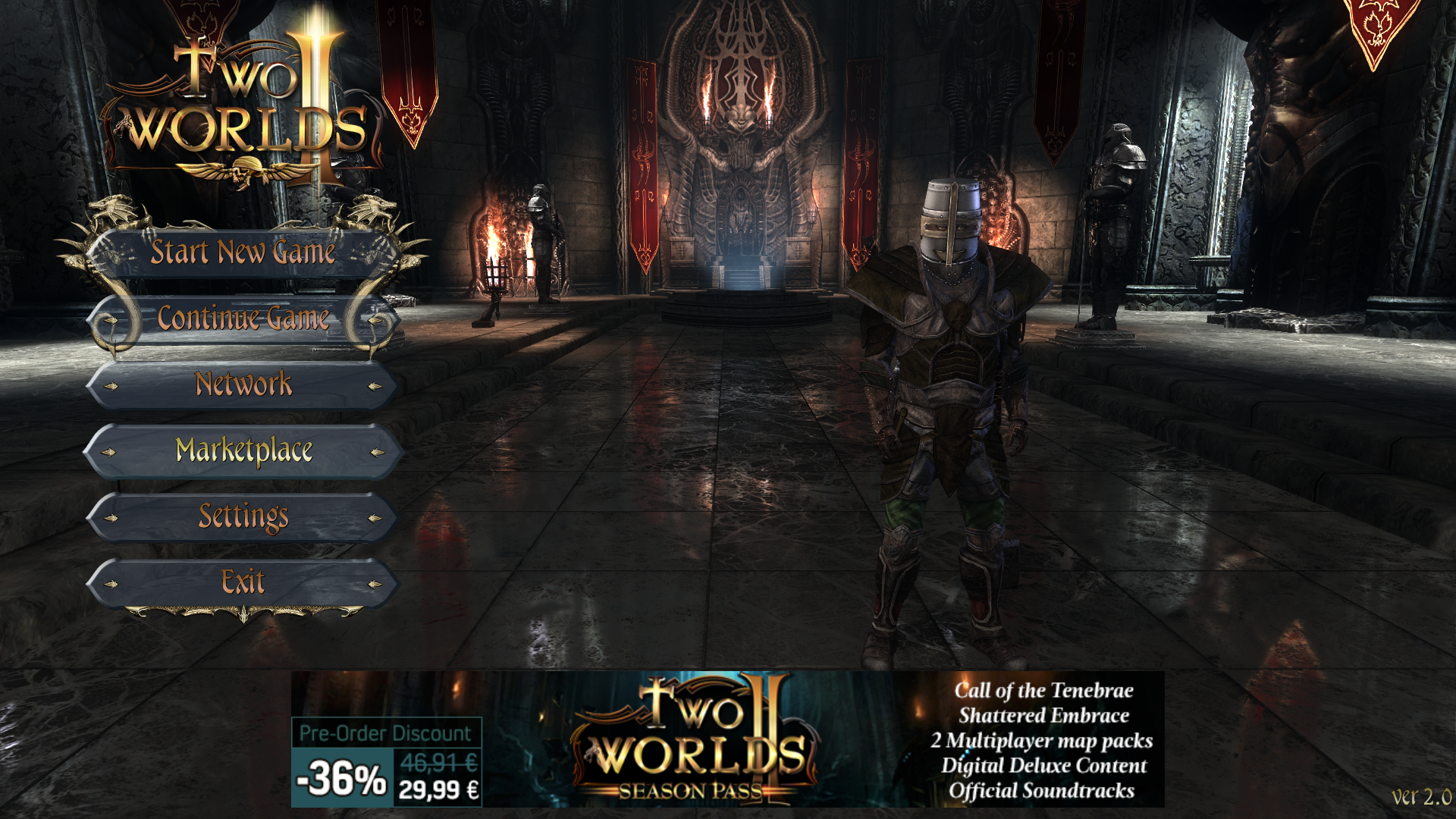Click Start New Game
The height and width of the screenshot is (819, 1456).
(243, 253)
